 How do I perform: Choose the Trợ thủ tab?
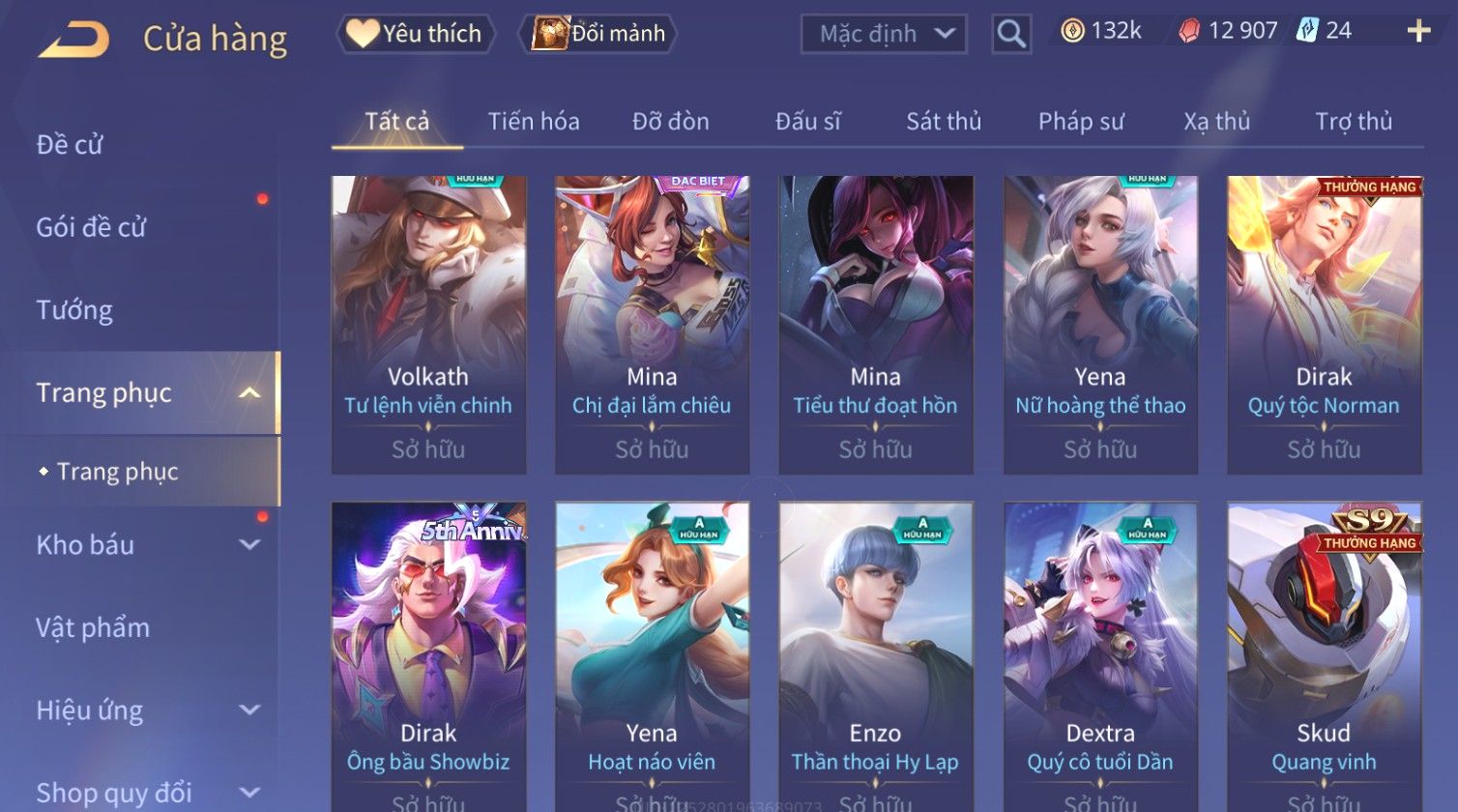(x=1353, y=122)
